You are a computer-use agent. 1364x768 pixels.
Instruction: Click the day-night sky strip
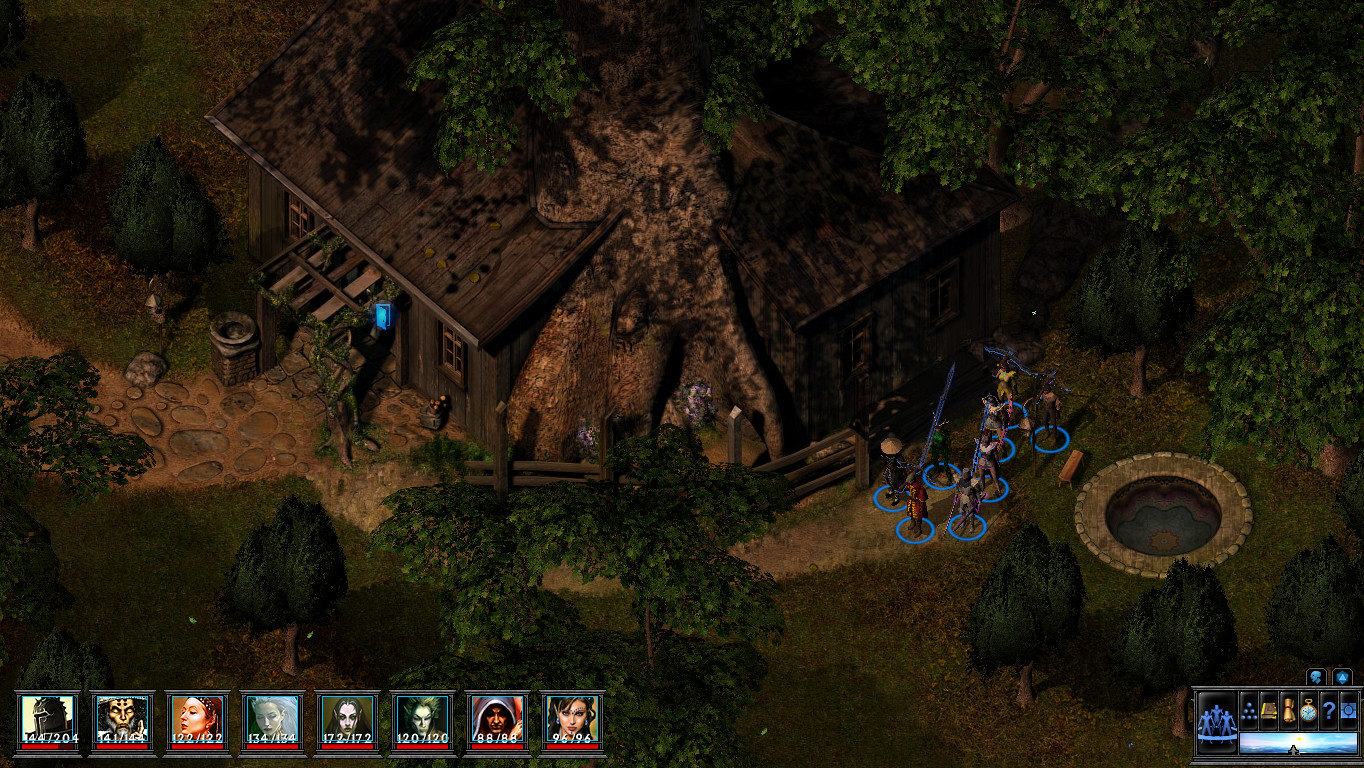click(x=1297, y=743)
